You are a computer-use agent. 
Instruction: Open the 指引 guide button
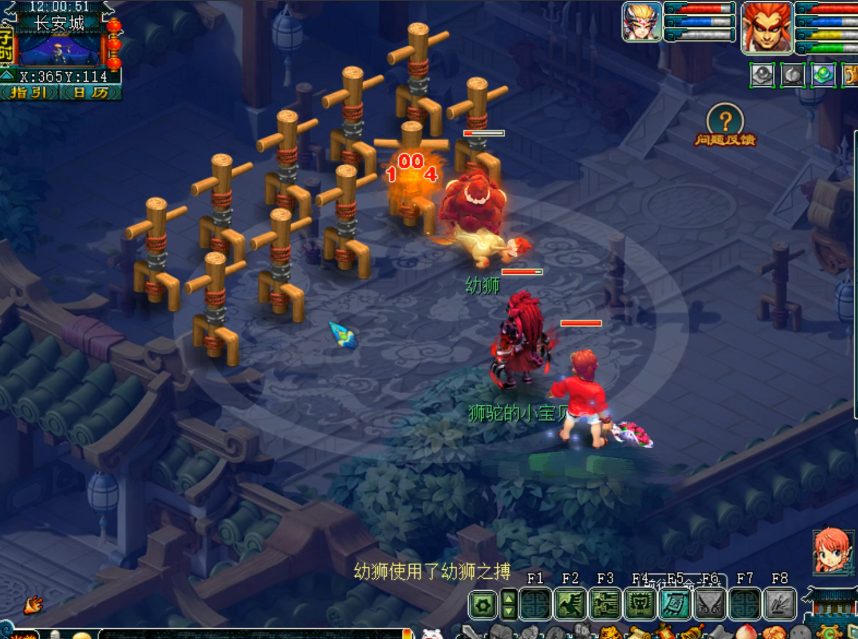[x=29, y=93]
